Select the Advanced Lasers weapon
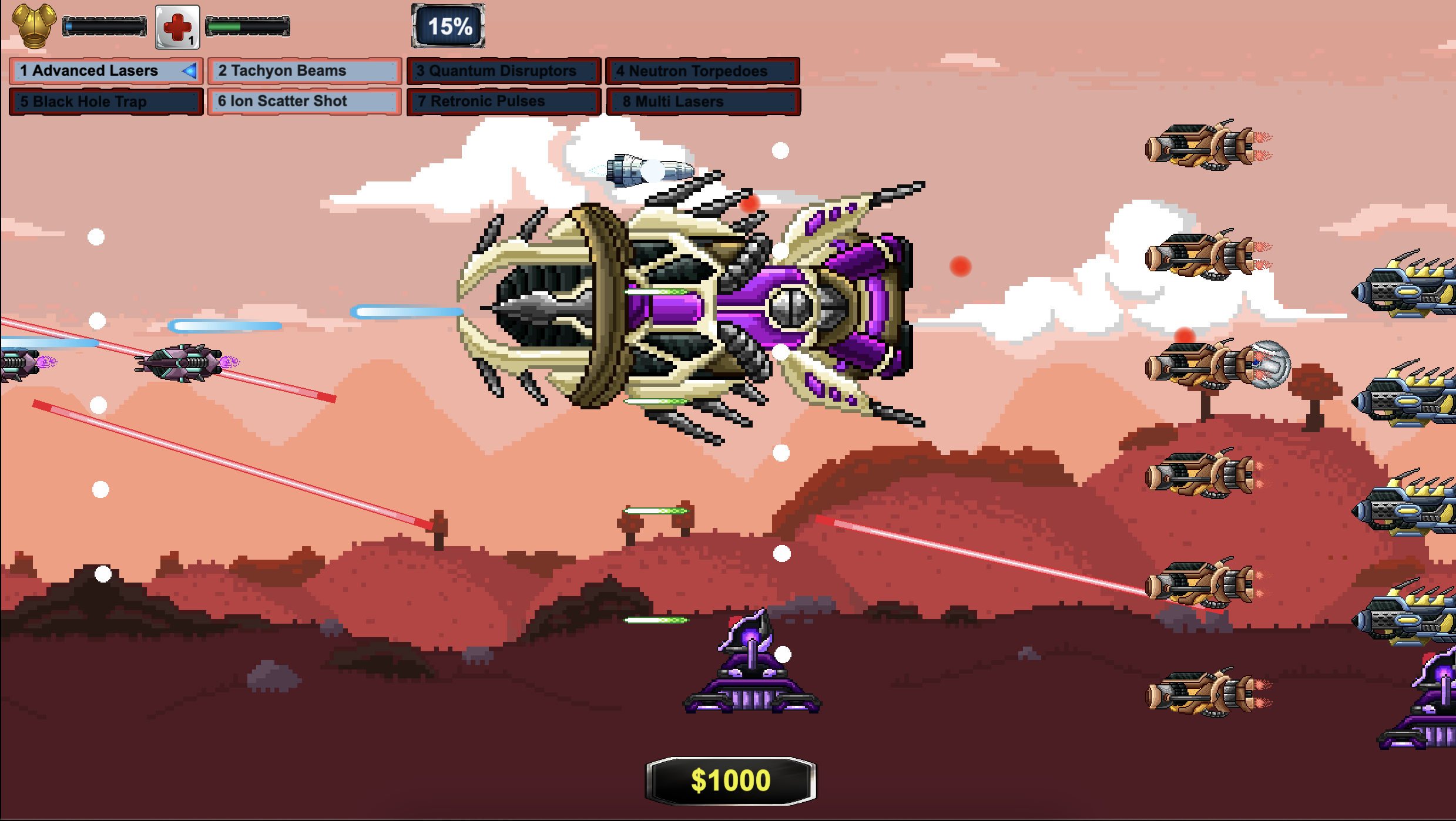This screenshot has width=1456, height=821. point(106,71)
